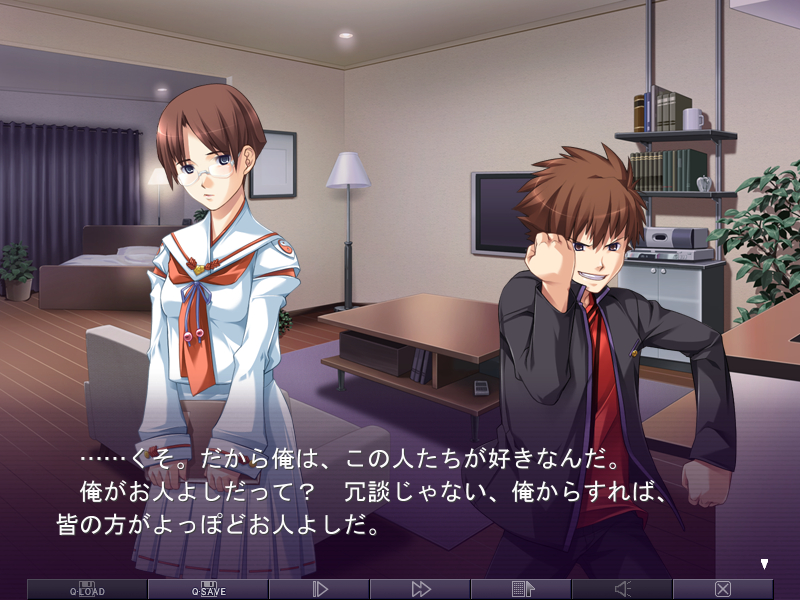800x600 pixels.
Task: Advance dialogue using the white arrow indicator
Action: point(765,564)
